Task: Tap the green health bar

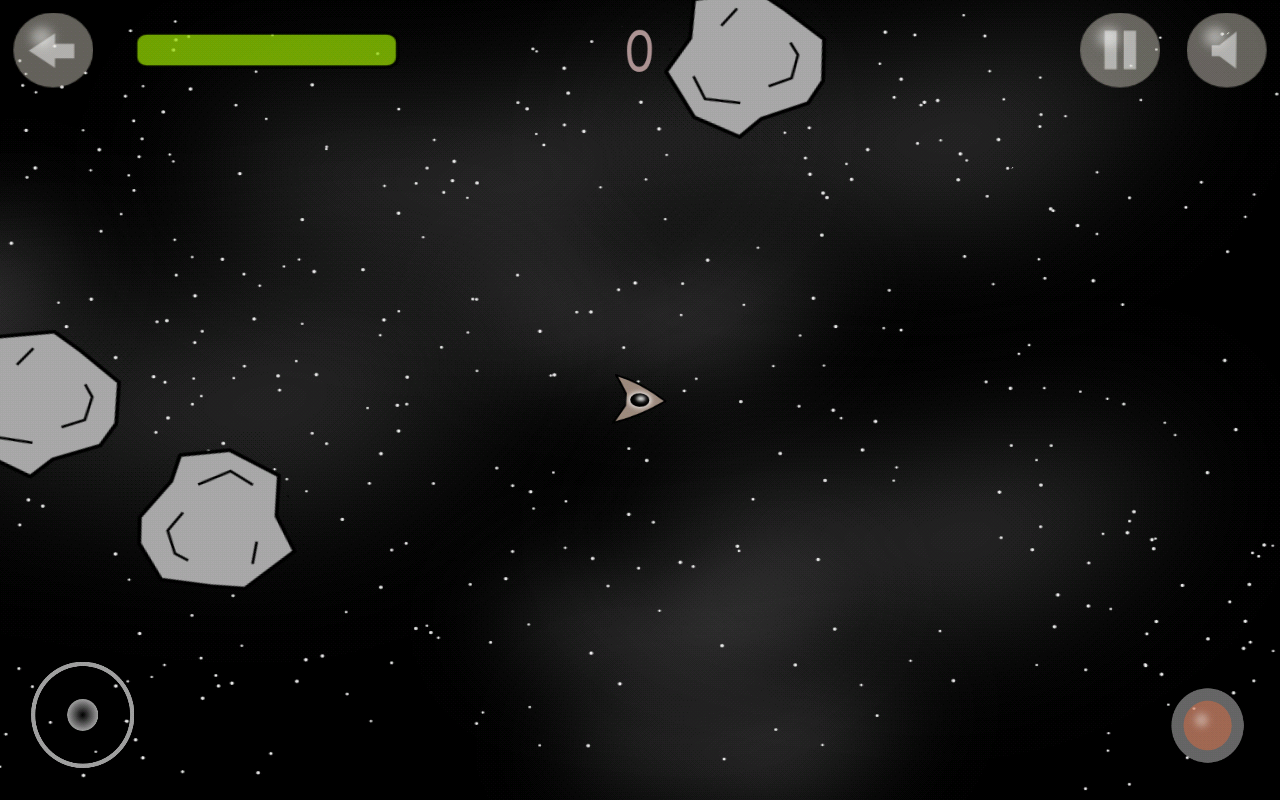Action: point(266,49)
